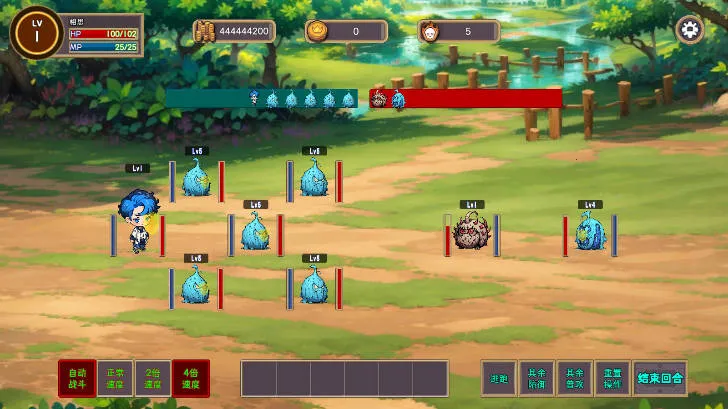
Task: Switch to 2x speed (2倍速度)
Action: [153, 378]
